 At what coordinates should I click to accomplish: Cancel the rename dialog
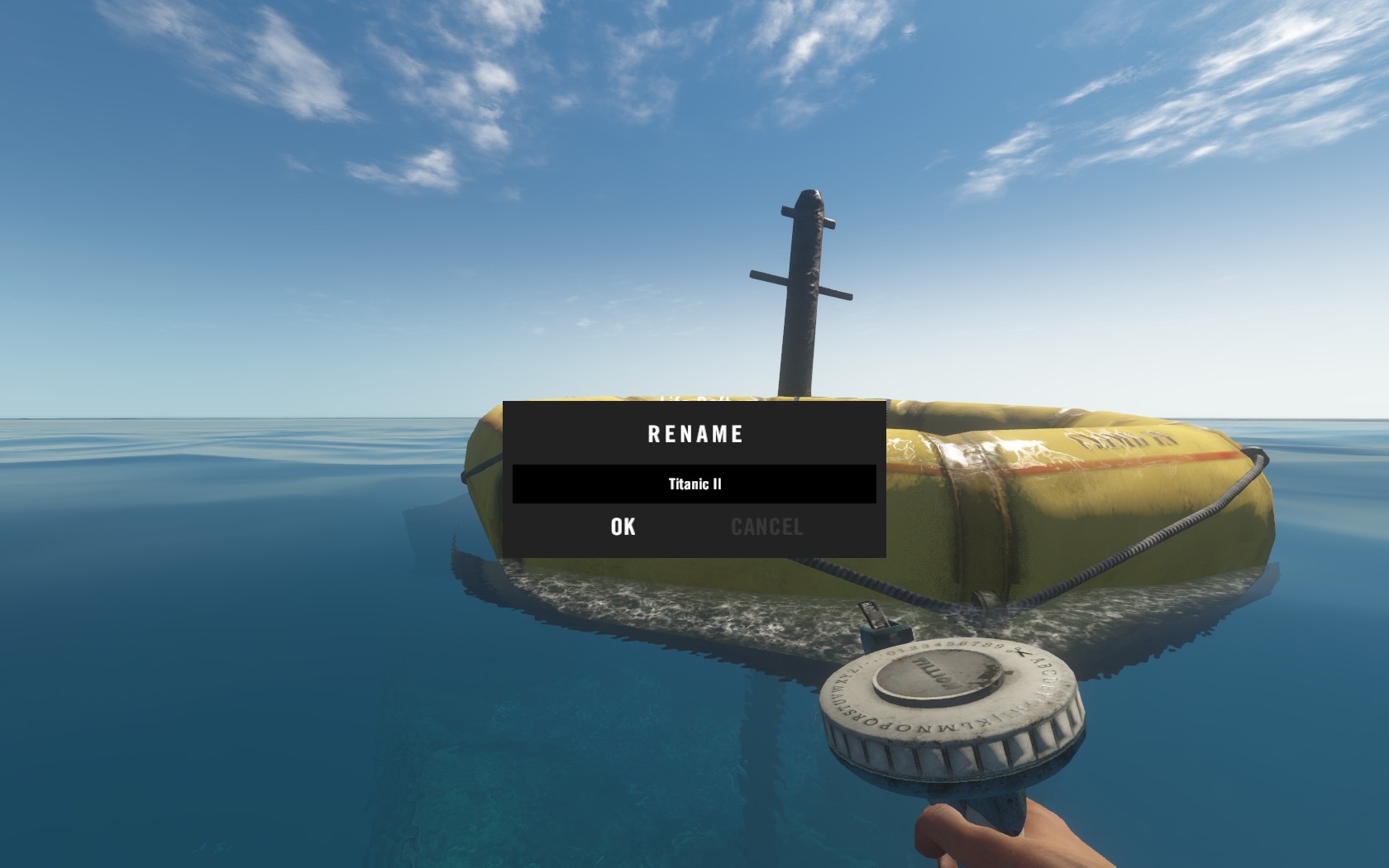click(x=766, y=527)
